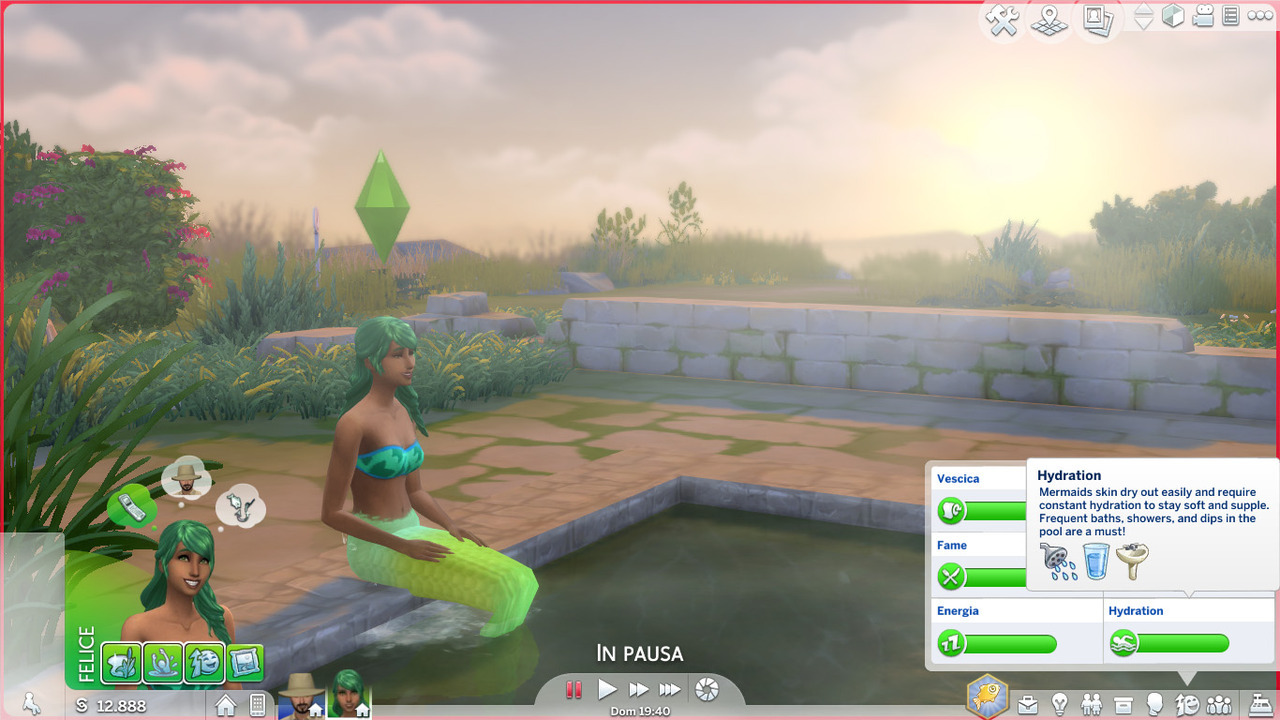This screenshot has width=1280, height=720.
Task: Resume game at normal play speed
Action: pos(607,689)
